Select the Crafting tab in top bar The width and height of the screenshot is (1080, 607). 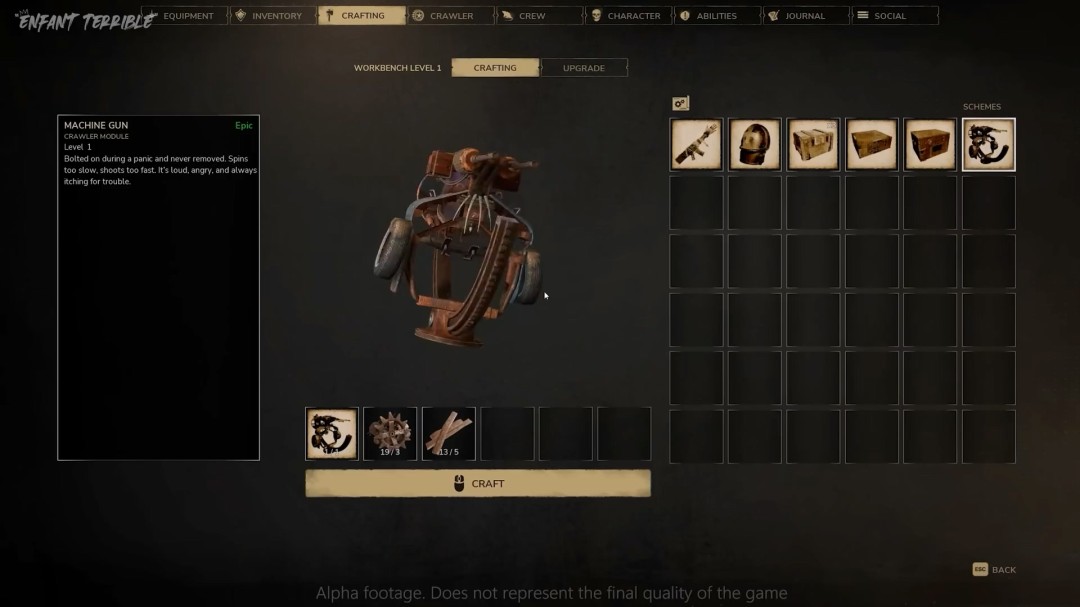pyautogui.click(x=360, y=16)
